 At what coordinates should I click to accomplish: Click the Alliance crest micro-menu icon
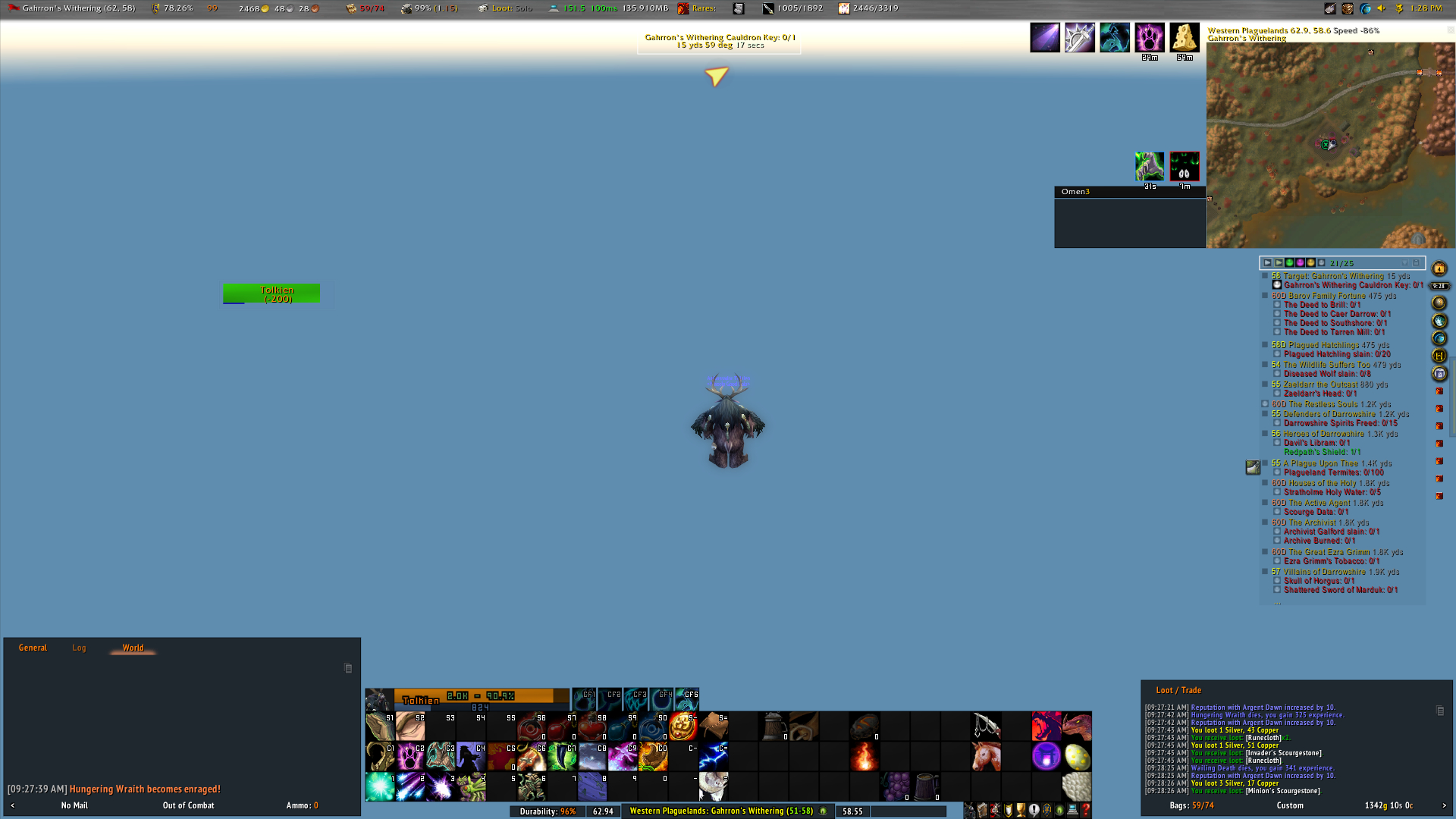1045,811
